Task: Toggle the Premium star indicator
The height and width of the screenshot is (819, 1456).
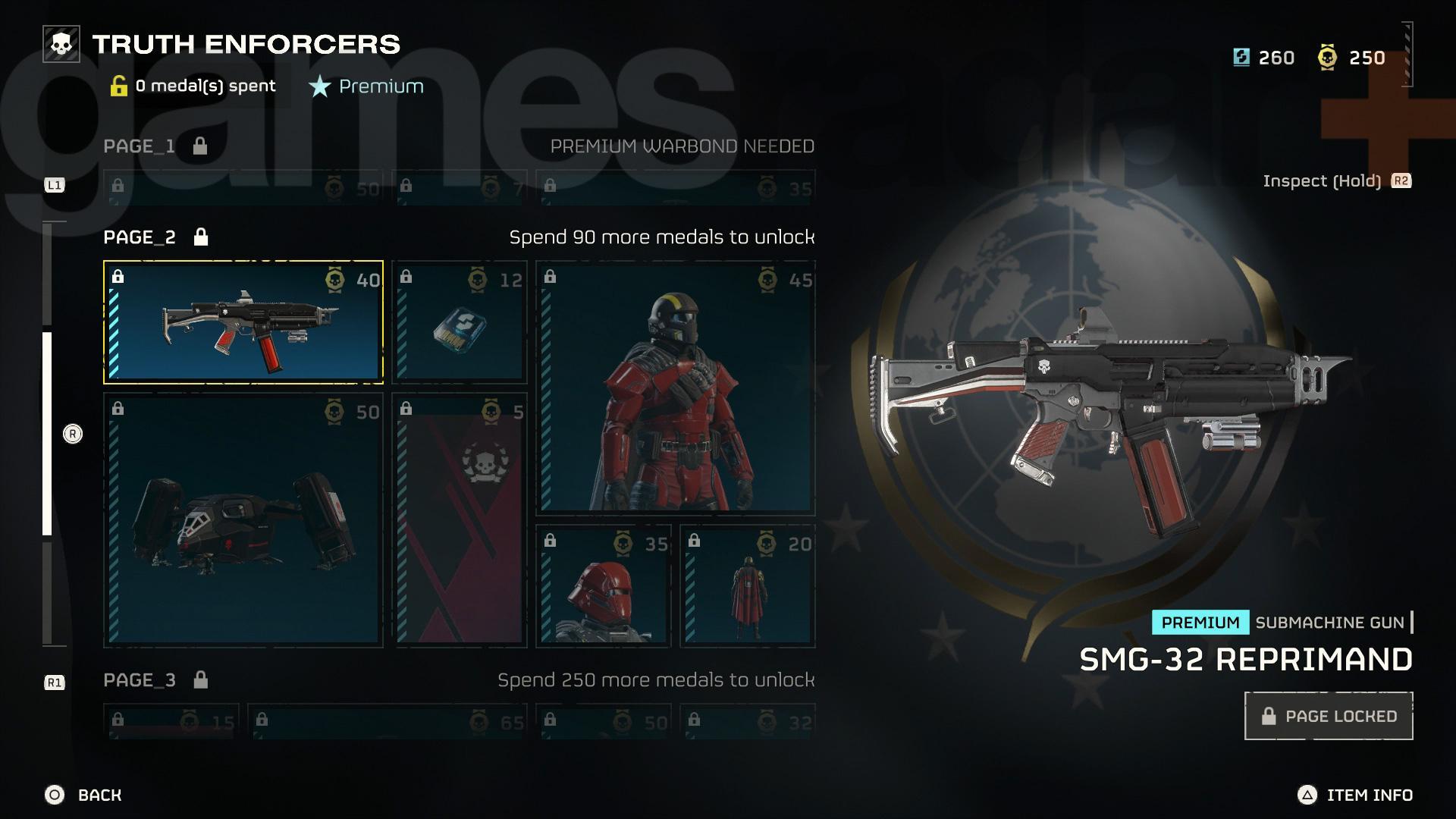Action: click(319, 86)
